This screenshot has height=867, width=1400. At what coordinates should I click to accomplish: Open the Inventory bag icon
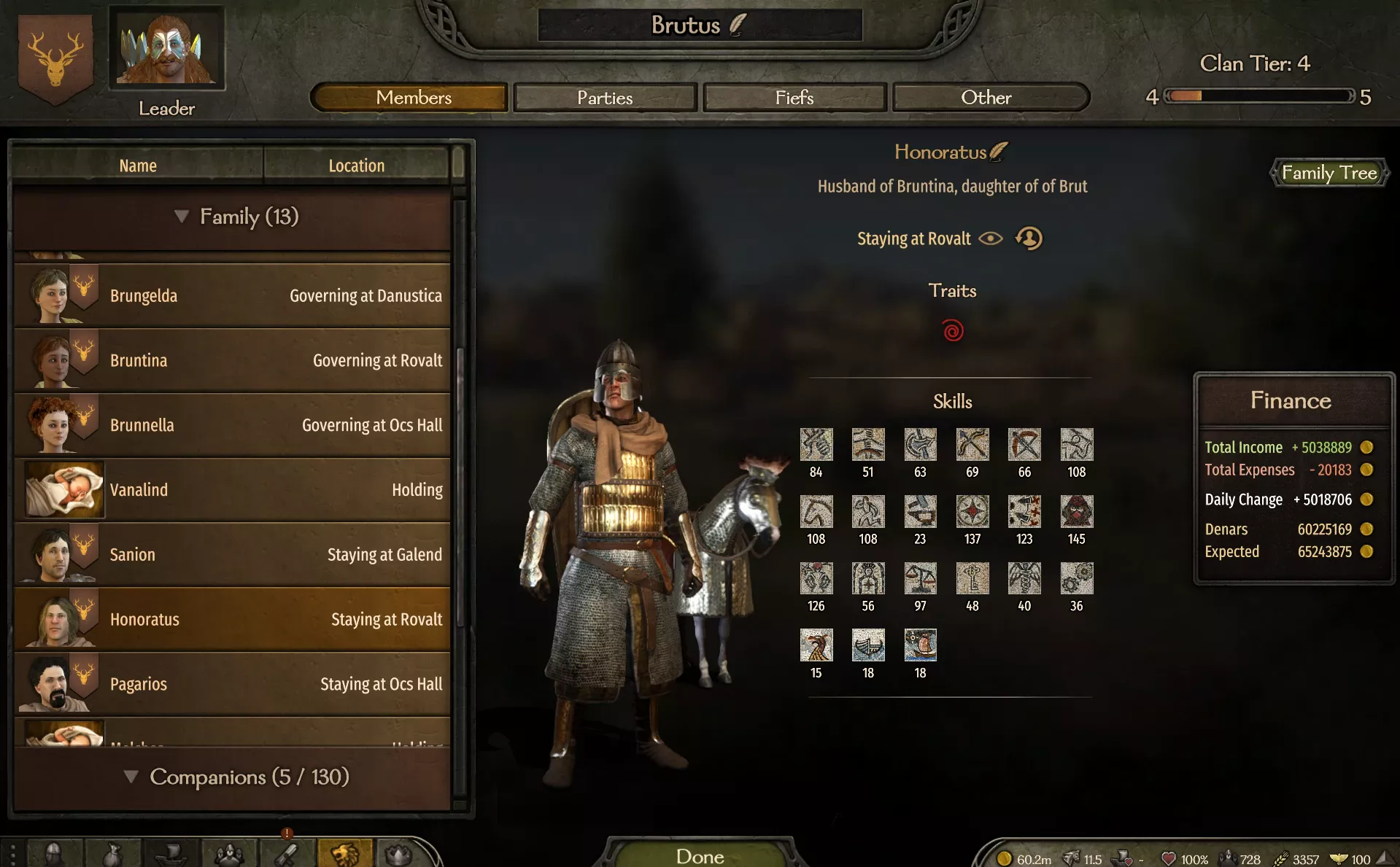(x=112, y=853)
